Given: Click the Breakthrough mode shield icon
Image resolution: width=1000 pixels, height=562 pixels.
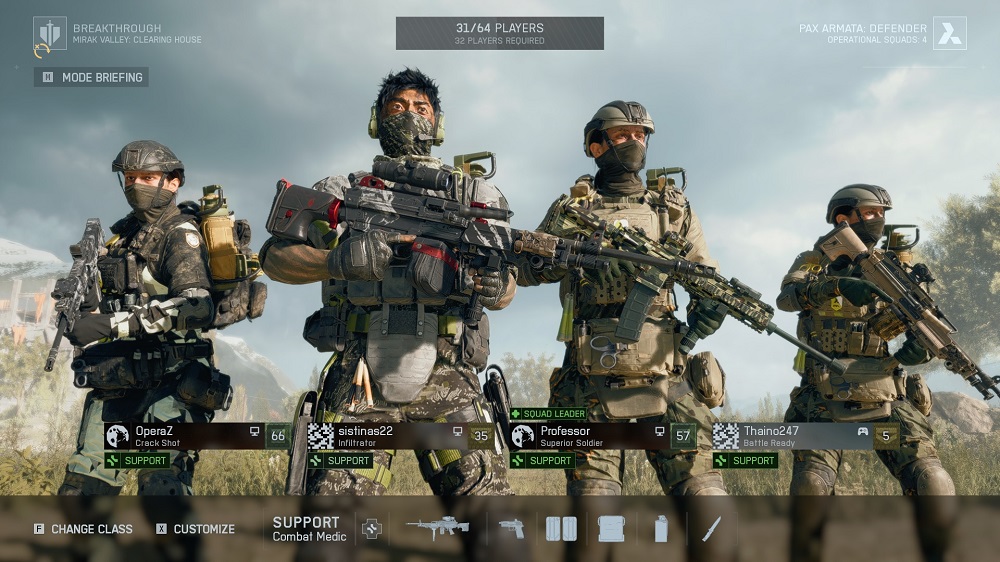Looking at the screenshot, I should tap(49, 34).
